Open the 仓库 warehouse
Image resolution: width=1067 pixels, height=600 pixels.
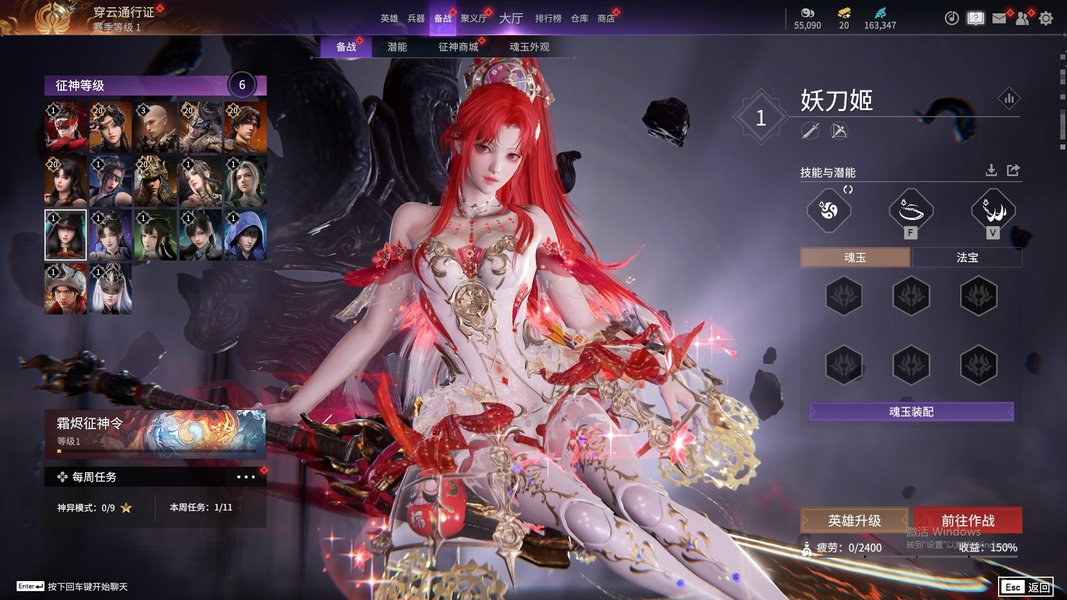tap(579, 18)
